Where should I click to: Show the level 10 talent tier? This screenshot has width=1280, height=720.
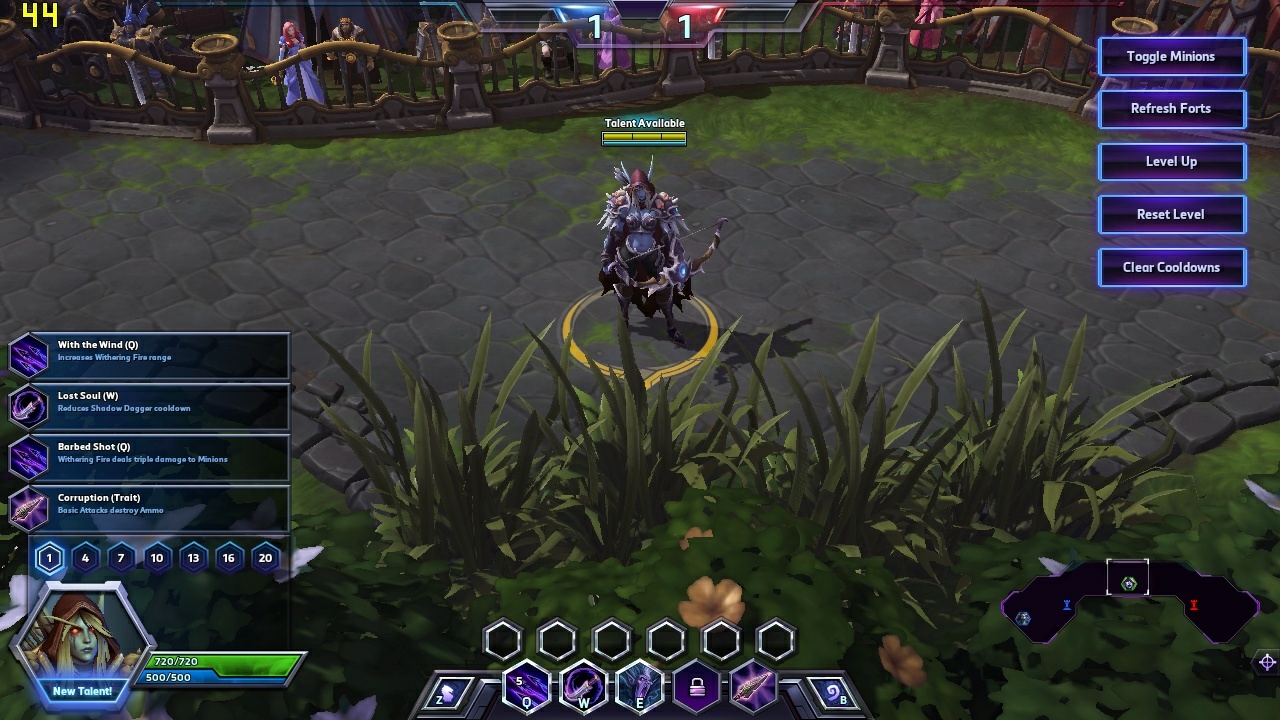coord(157,558)
